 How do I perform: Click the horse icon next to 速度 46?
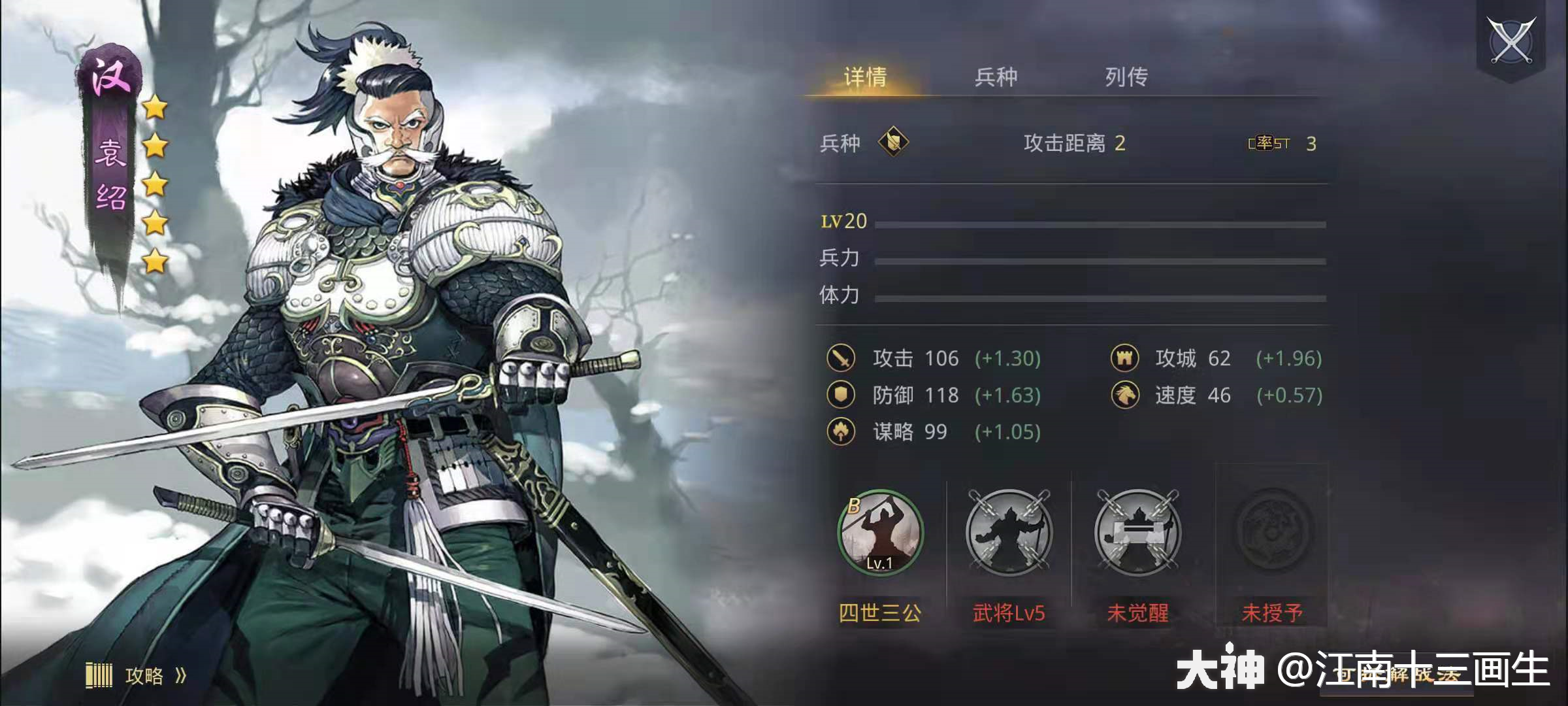(1126, 395)
